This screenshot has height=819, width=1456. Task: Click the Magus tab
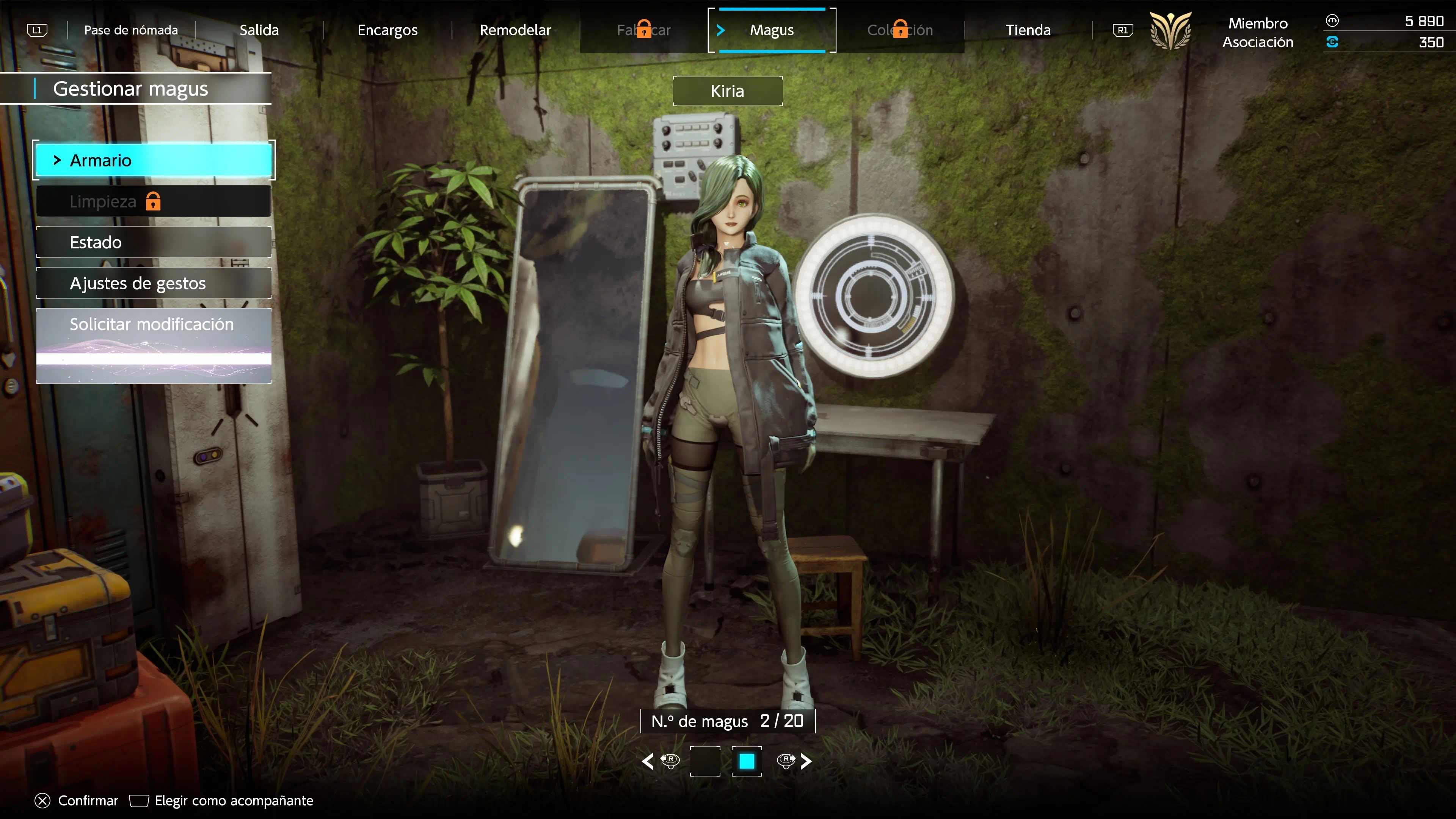click(772, 30)
